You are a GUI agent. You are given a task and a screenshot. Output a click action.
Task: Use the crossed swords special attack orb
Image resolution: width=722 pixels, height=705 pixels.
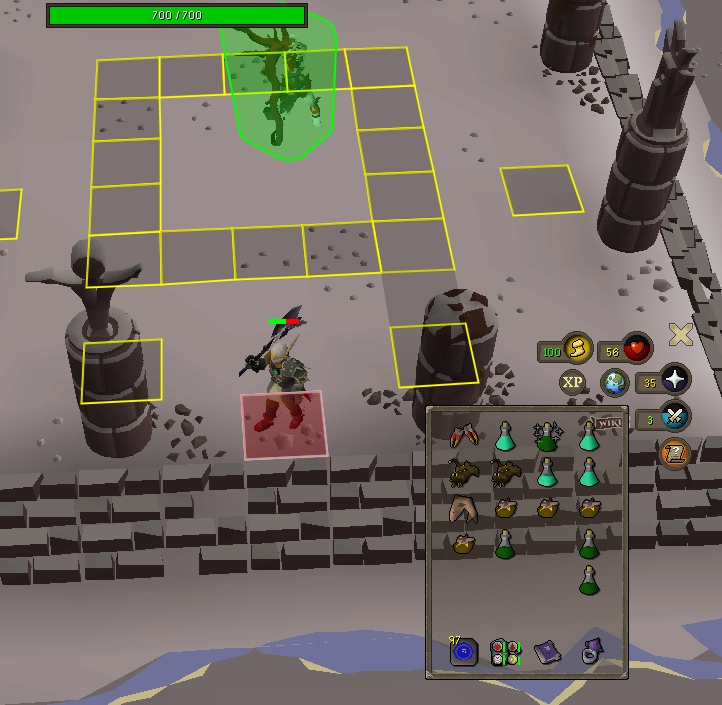[x=675, y=416]
